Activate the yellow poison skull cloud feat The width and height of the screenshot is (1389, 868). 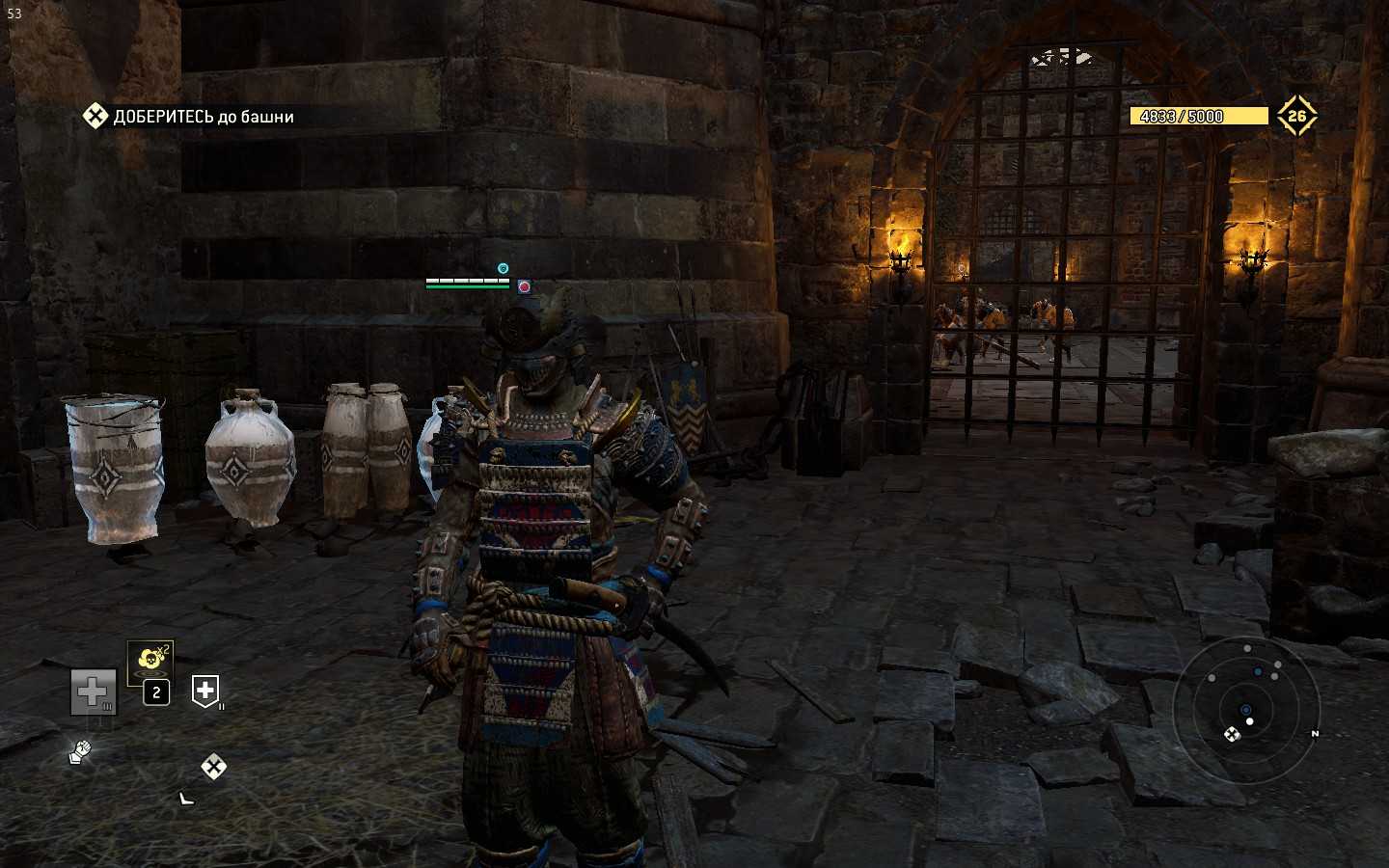tap(150, 660)
